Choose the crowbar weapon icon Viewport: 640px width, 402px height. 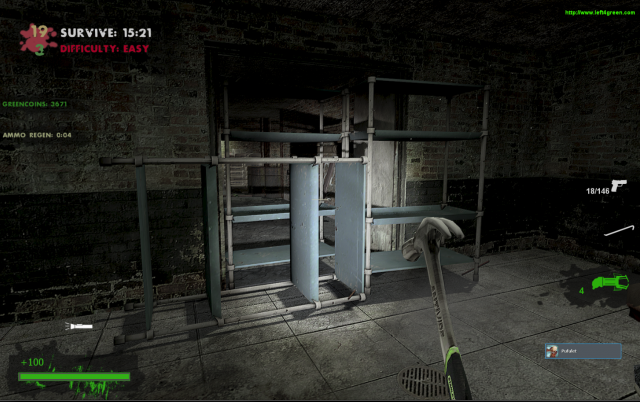click(x=617, y=231)
